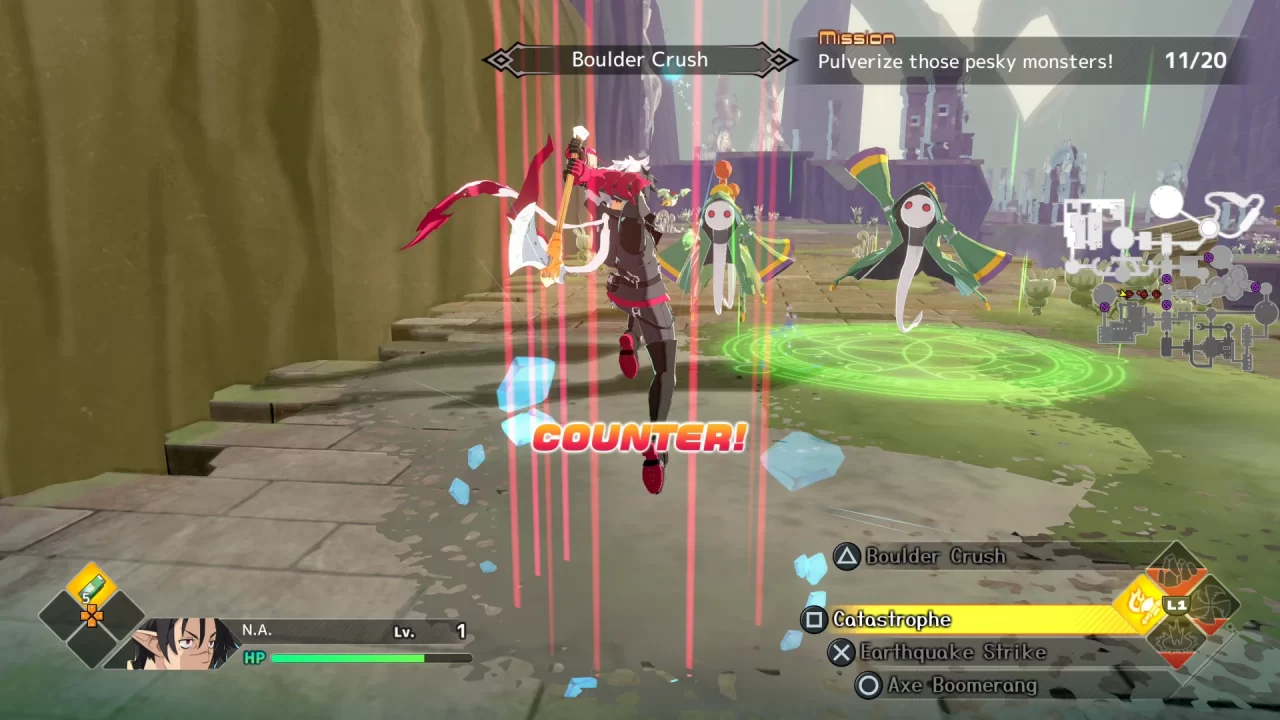Click the orange d-pad indicator icon
This screenshot has width=1280, height=720.
point(92,616)
